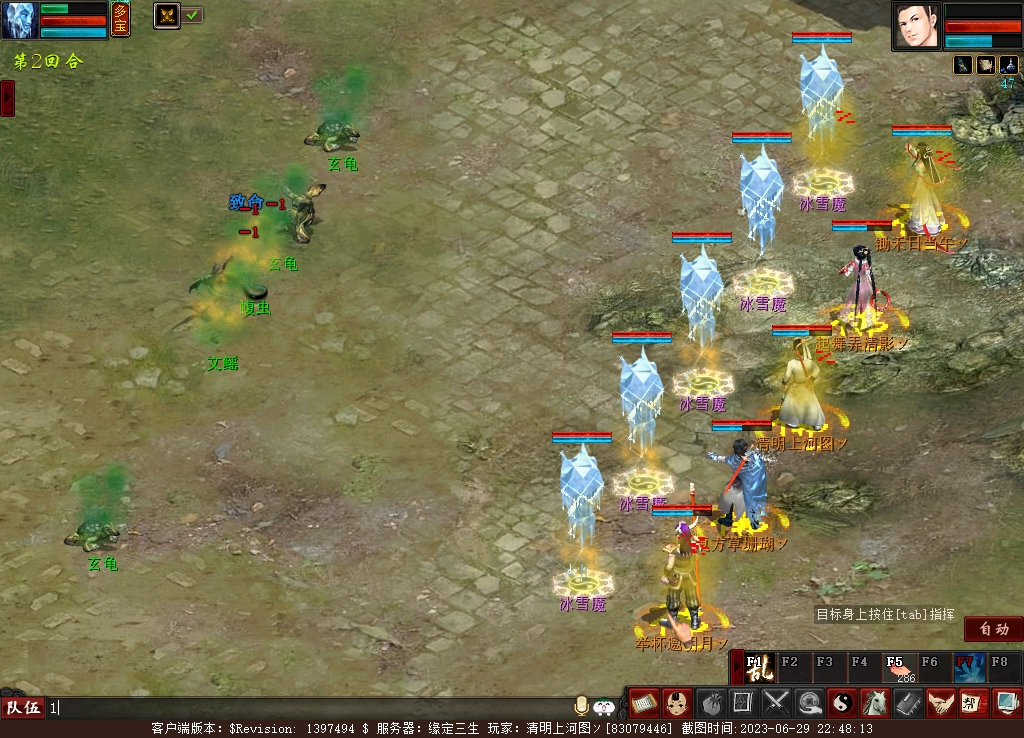
Task: Open the computer monitor system icon
Action: point(1006,703)
